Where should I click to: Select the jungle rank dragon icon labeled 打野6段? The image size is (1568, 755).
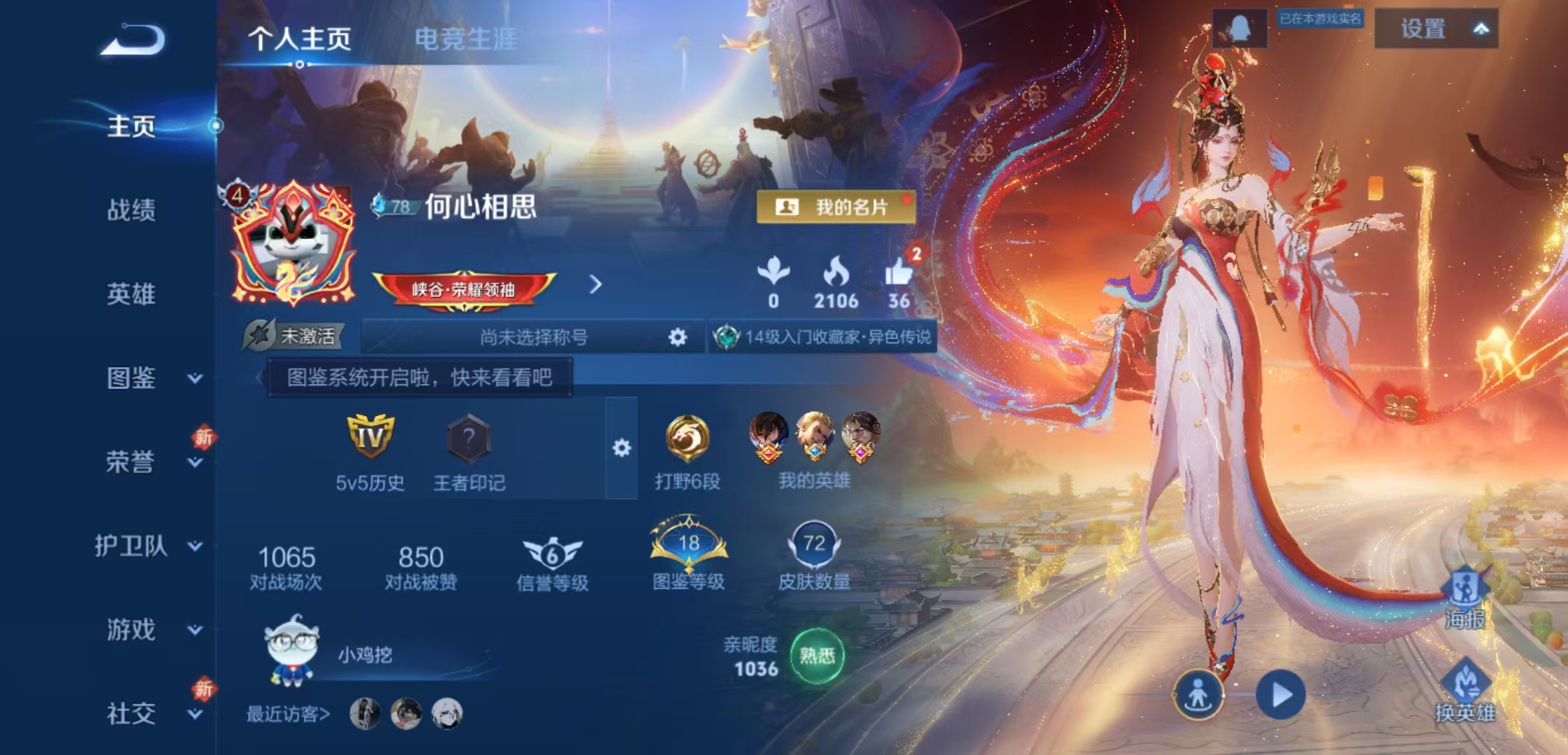[688, 440]
